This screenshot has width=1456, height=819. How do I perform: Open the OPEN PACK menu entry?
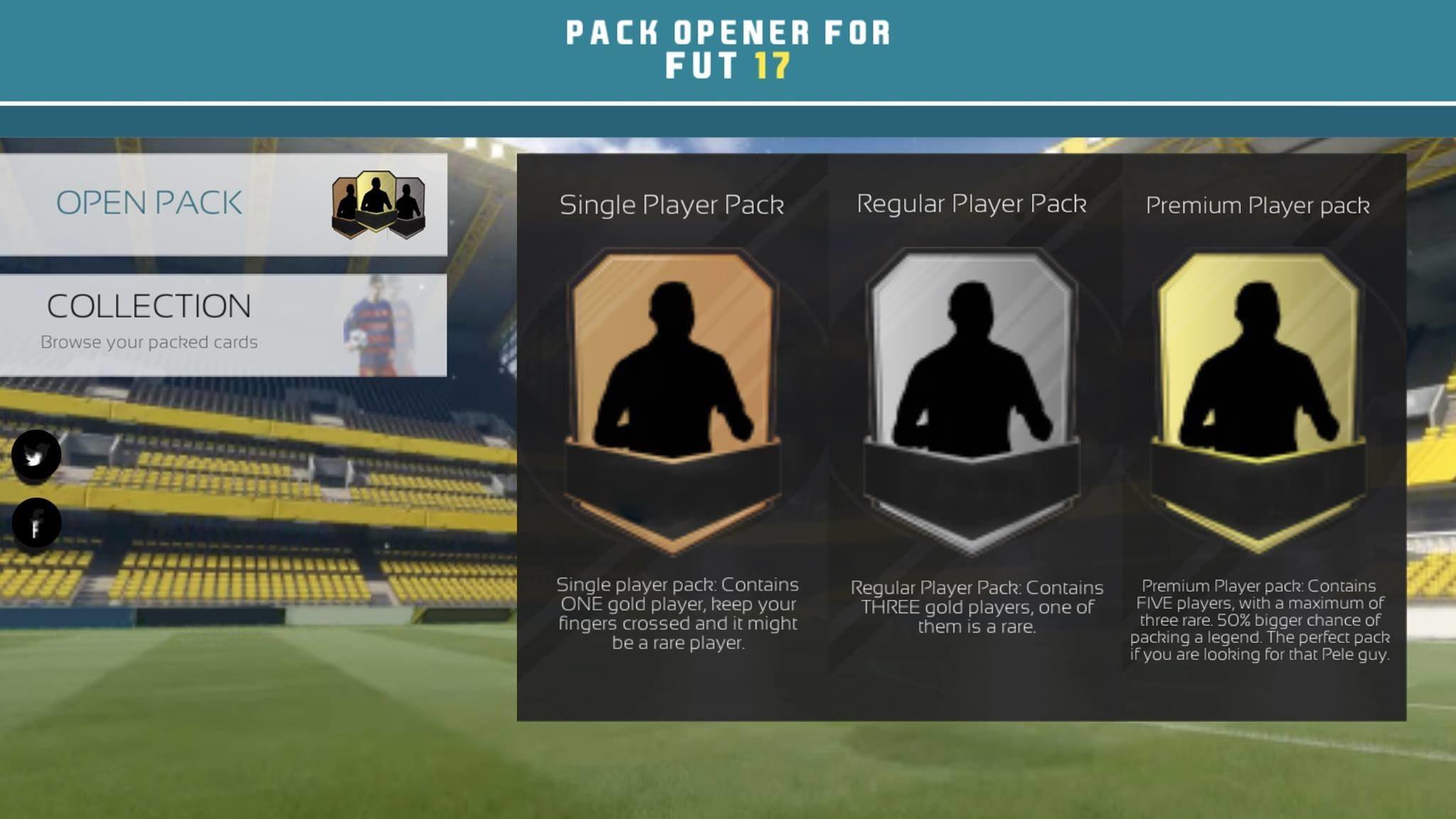pyautogui.click(x=149, y=204)
